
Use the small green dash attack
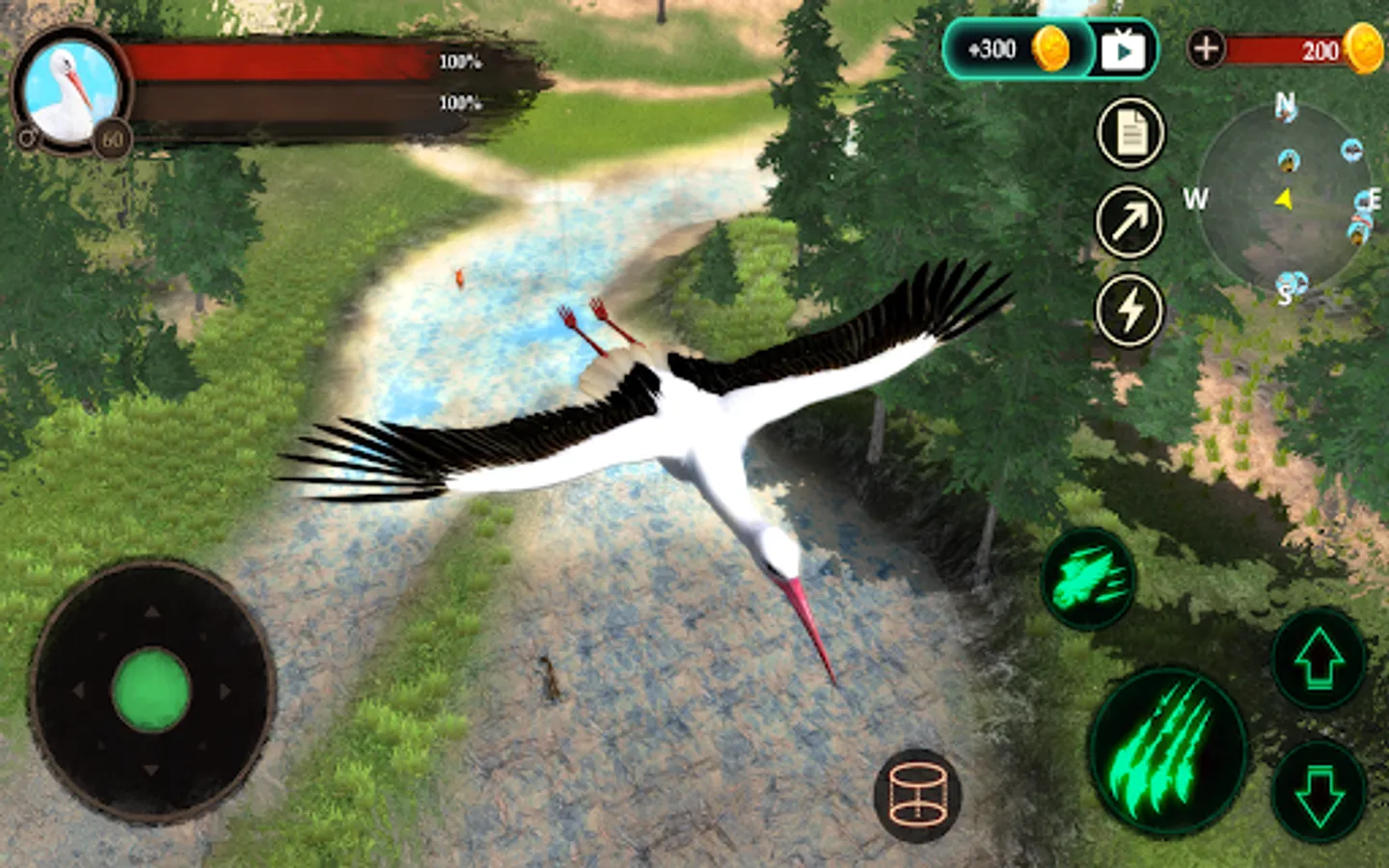pyautogui.click(x=1089, y=579)
